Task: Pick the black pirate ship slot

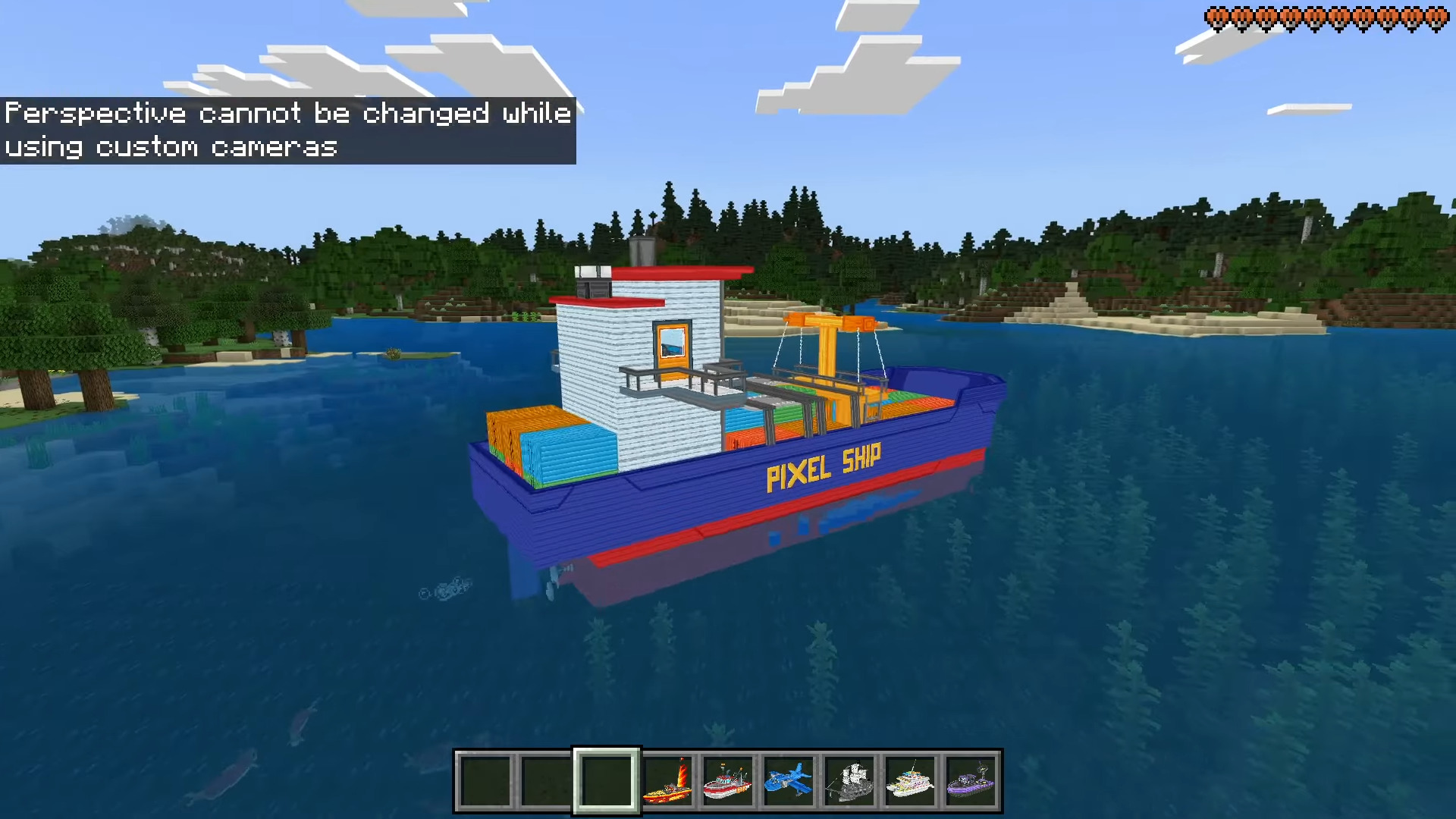Action: tap(849, 781)
